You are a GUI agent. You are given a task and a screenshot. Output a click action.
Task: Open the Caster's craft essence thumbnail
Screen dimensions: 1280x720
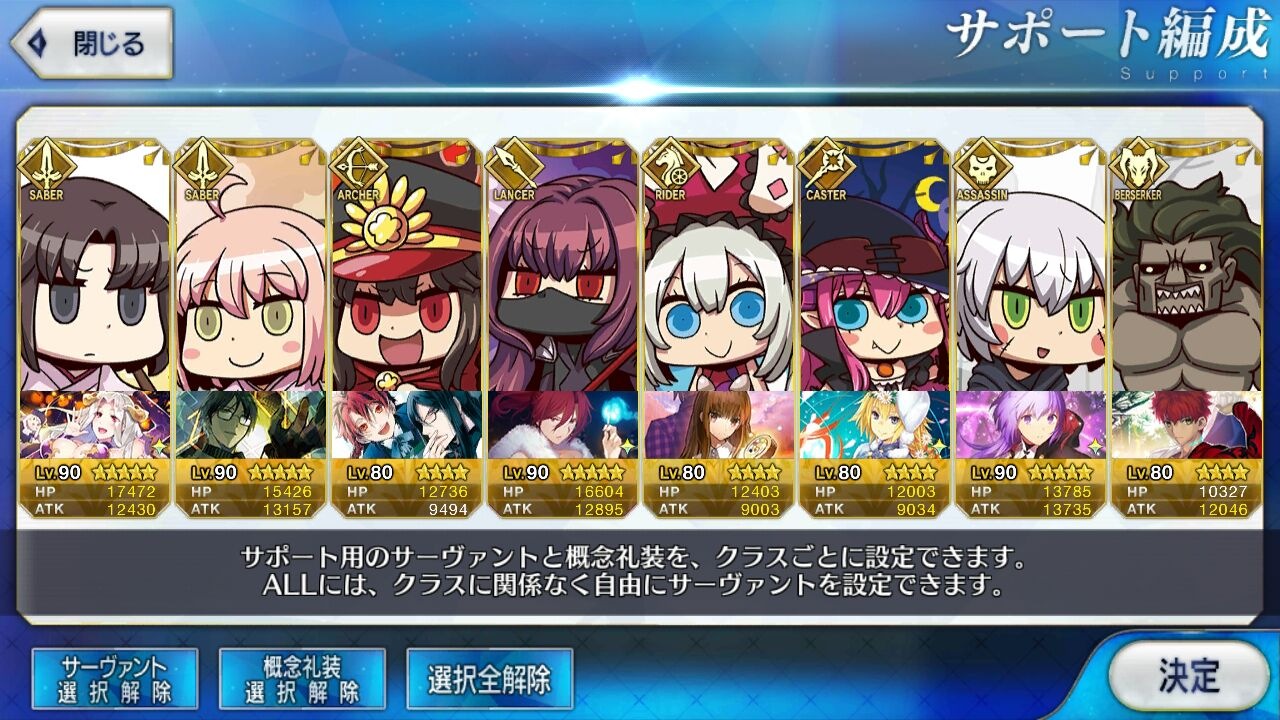coord(874,425)
